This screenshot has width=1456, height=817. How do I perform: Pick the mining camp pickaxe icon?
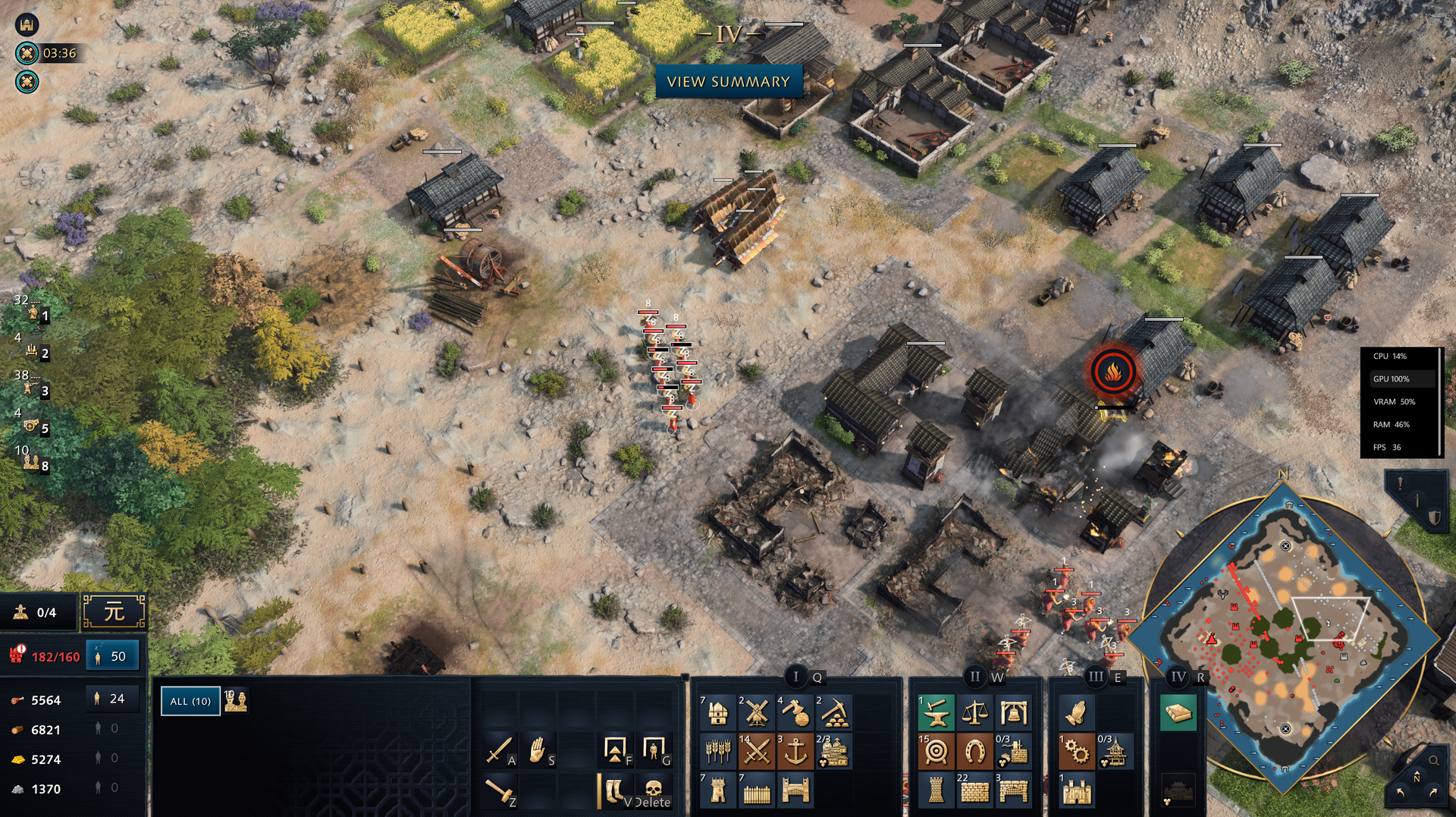point(833,713)
